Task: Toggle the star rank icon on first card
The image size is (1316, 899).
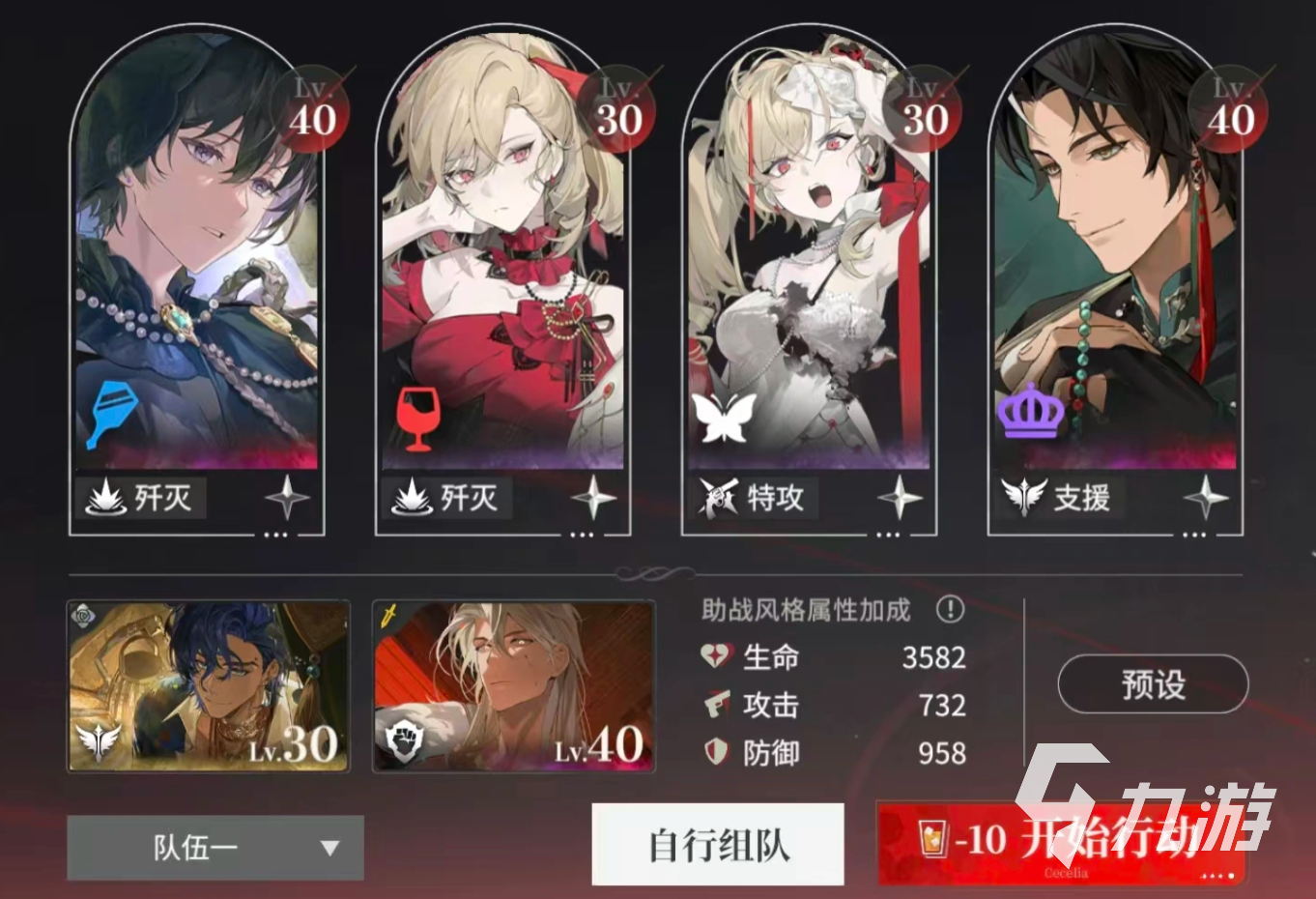Action: pyautogui.click(x=287, y=497)
